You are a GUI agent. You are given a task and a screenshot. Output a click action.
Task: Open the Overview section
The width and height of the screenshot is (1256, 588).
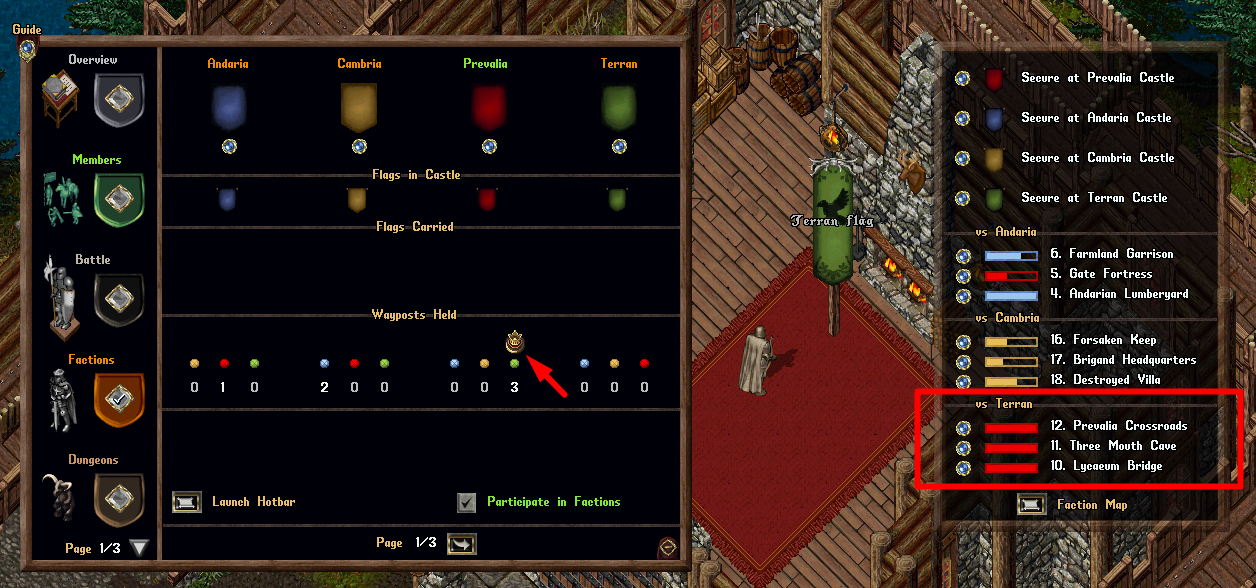(119, 100)
